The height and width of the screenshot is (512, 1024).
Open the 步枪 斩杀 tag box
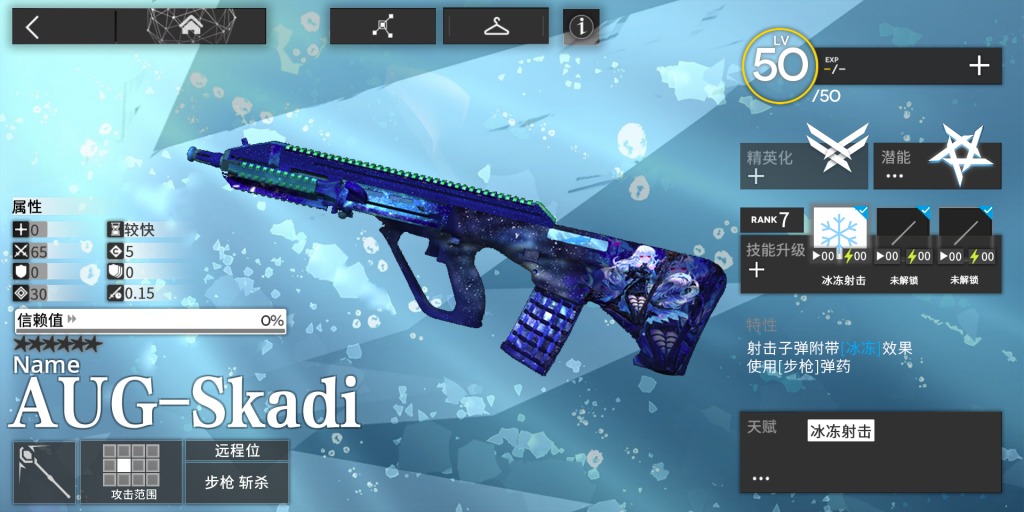(x=236, y=482)
